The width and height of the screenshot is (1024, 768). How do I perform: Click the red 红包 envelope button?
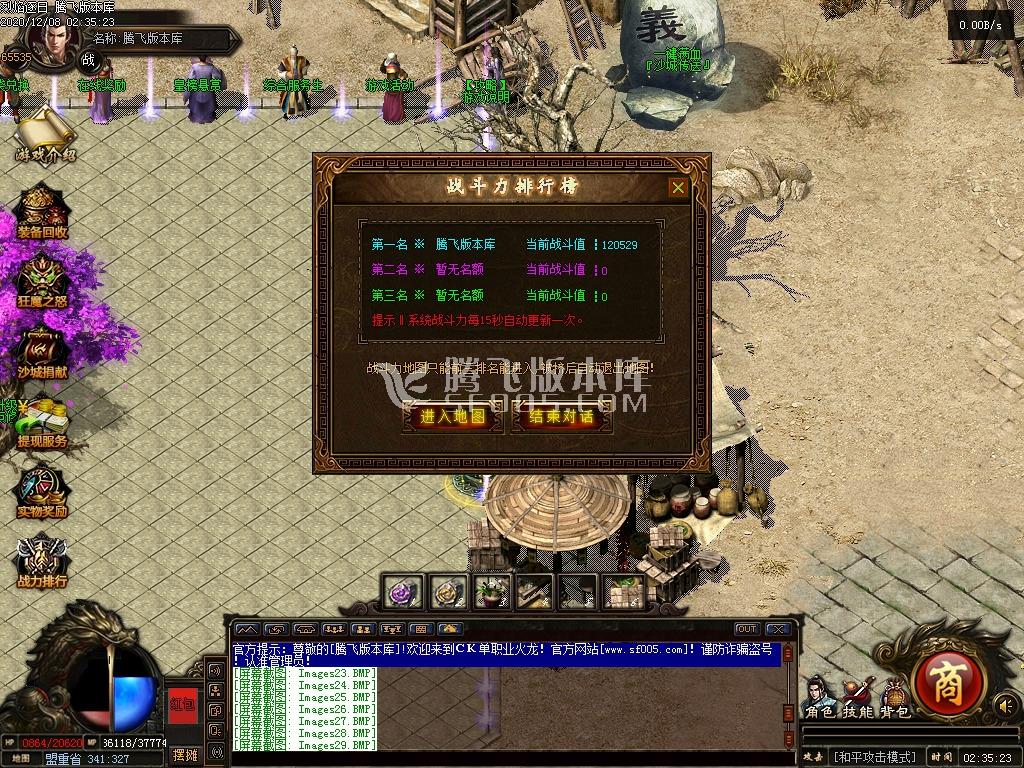pos(183,703)
